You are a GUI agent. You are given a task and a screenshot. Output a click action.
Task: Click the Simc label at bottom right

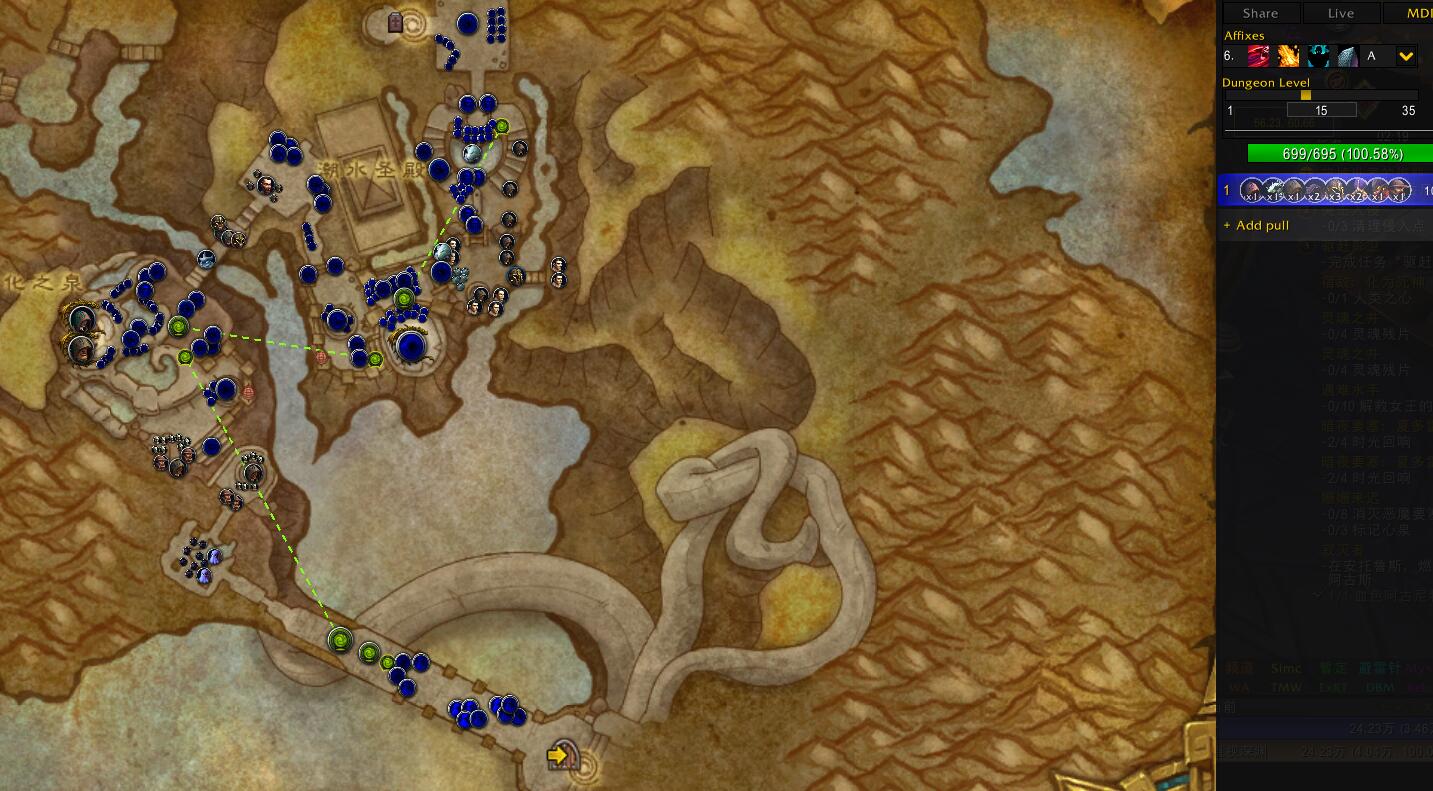(1287, 667)
